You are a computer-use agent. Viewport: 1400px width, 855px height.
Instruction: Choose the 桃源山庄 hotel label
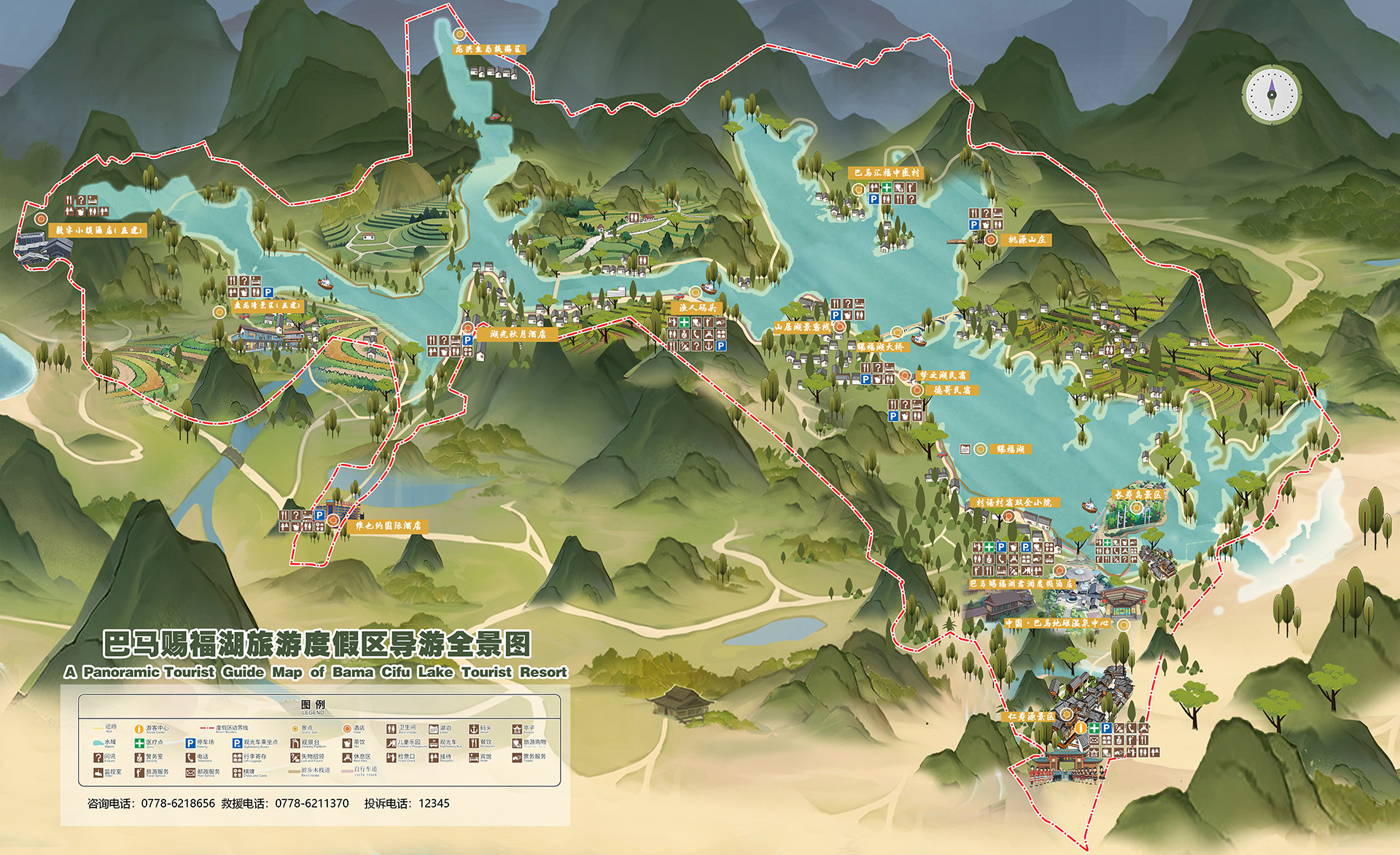pyautogui.click(x=1027, y=239)
